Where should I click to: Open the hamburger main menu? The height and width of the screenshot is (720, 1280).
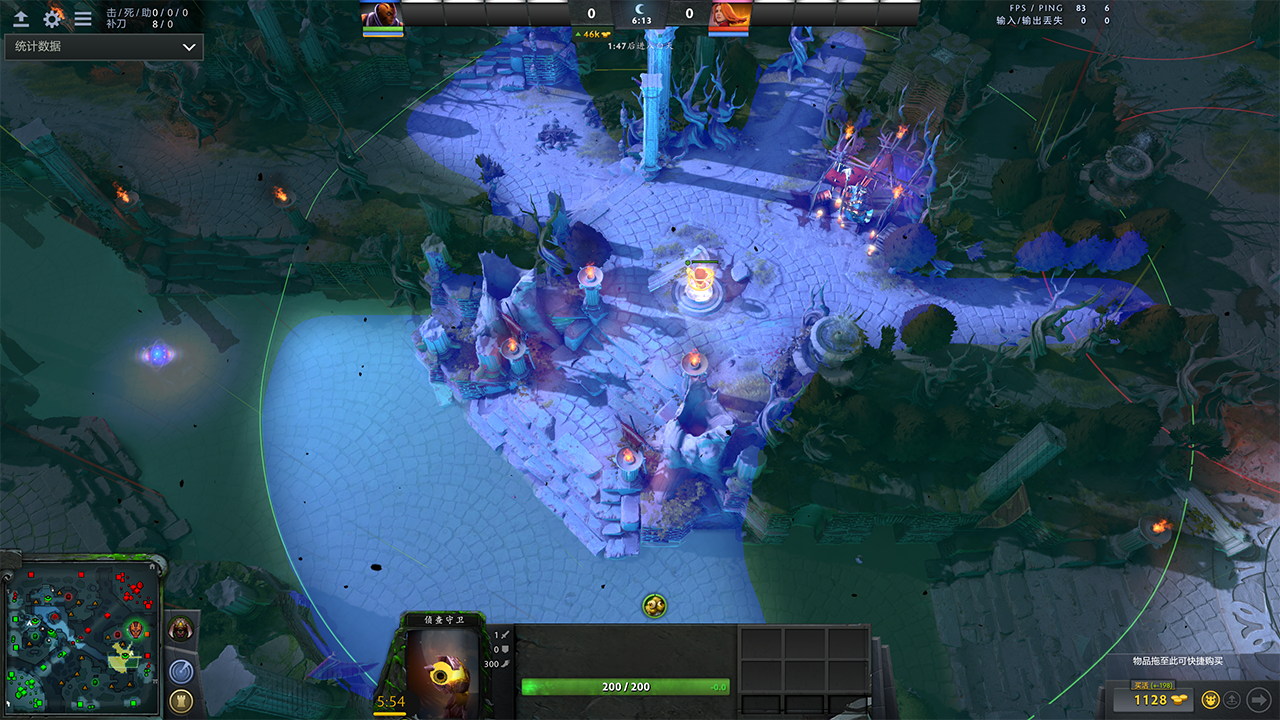click(83, 18)
